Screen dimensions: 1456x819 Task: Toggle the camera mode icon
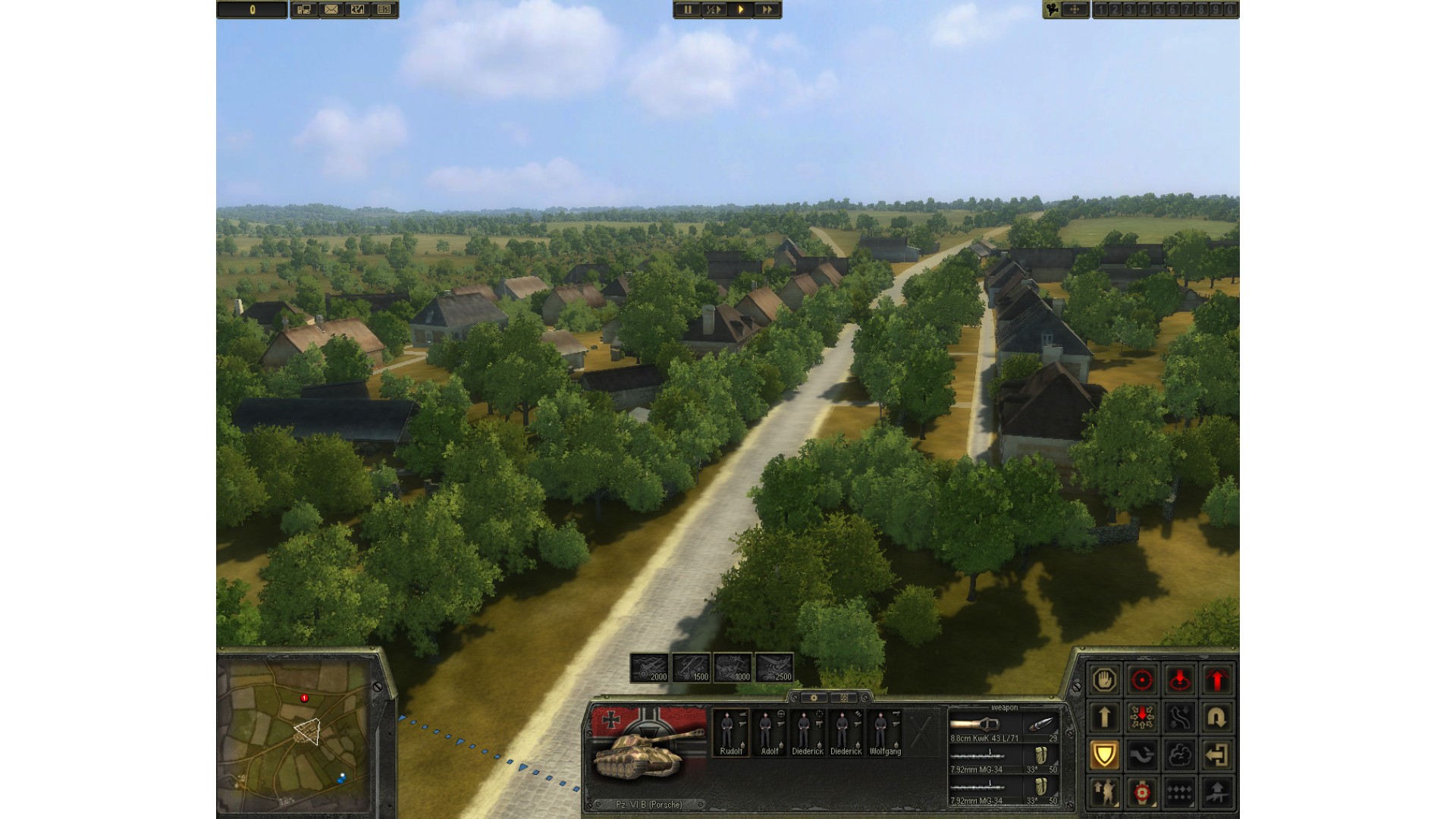tap(1053, 10)
